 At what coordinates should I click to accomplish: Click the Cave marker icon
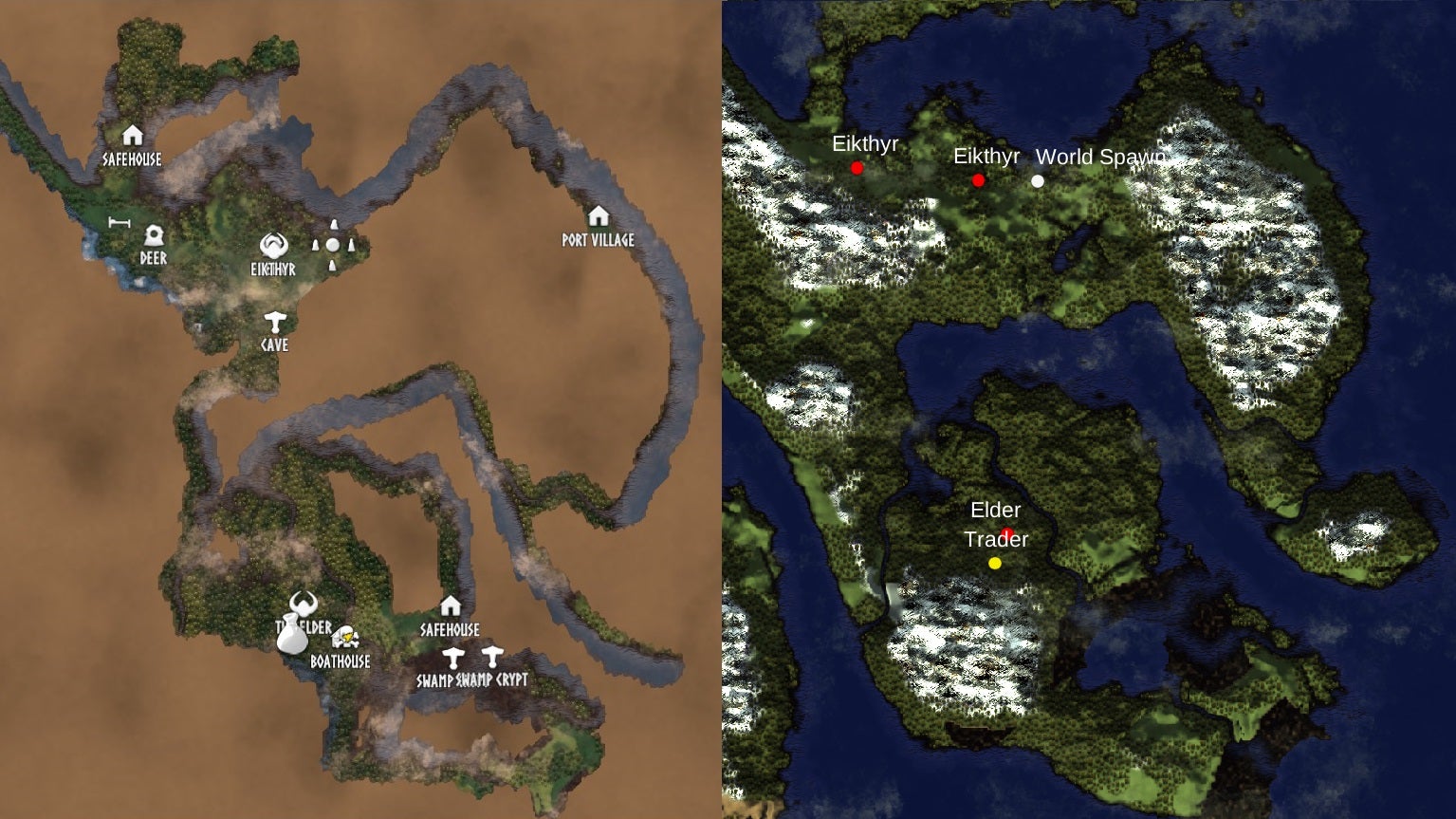(274, 323)
